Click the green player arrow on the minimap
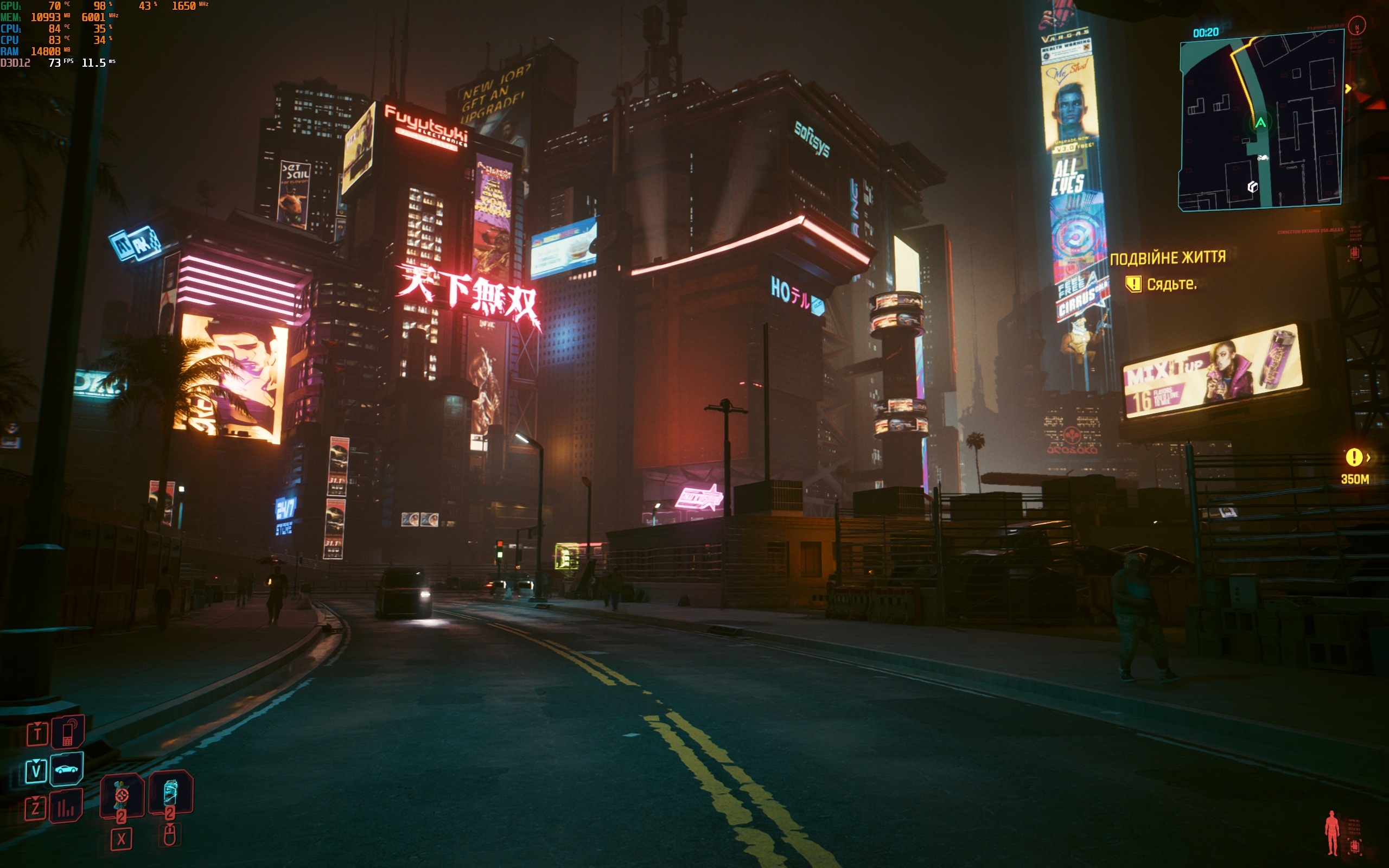The image size is (1389, 868). [1260, 122]
